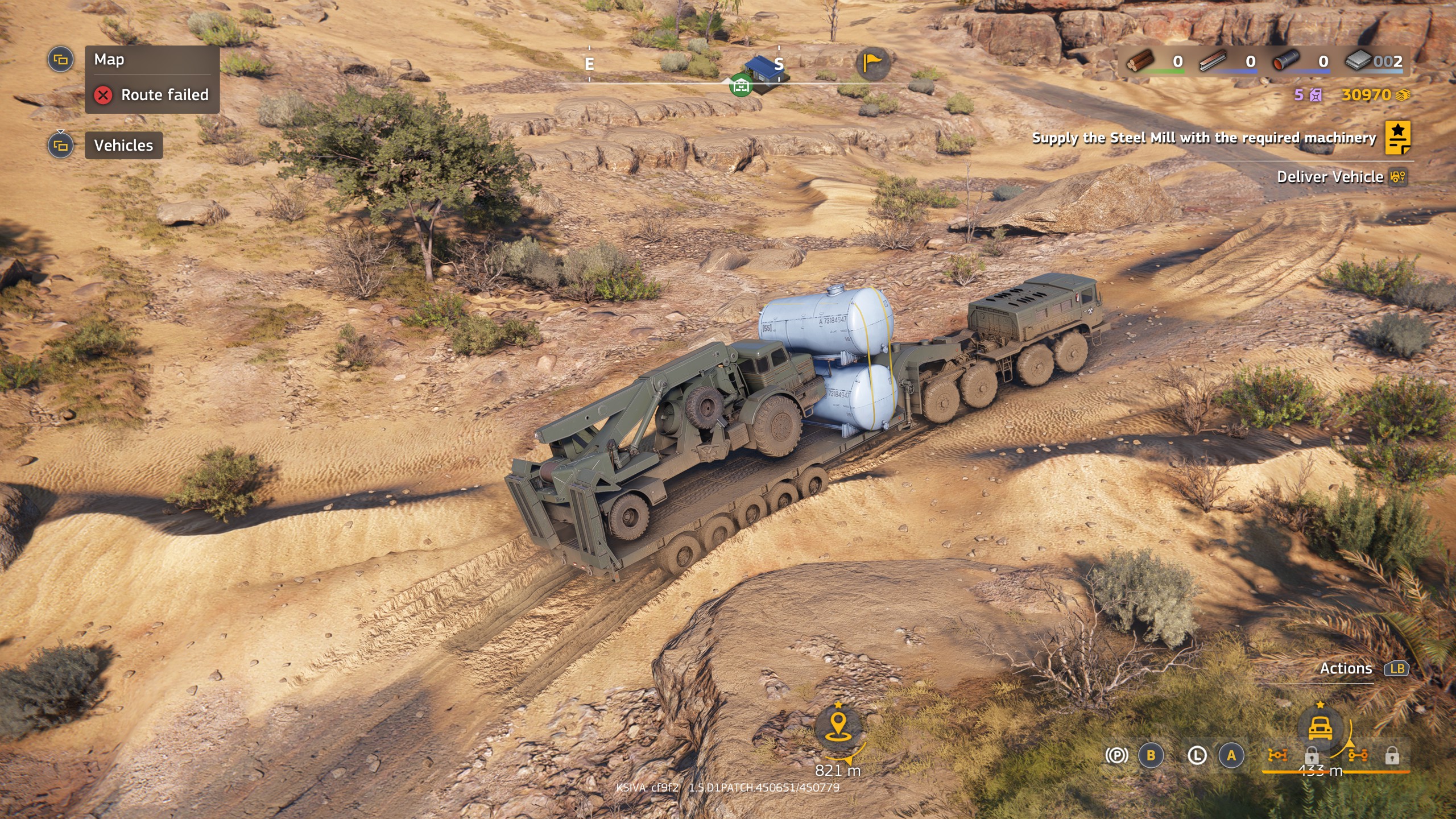
Task: Toggle the parking brake indicator
Action: pos(1116,755)
